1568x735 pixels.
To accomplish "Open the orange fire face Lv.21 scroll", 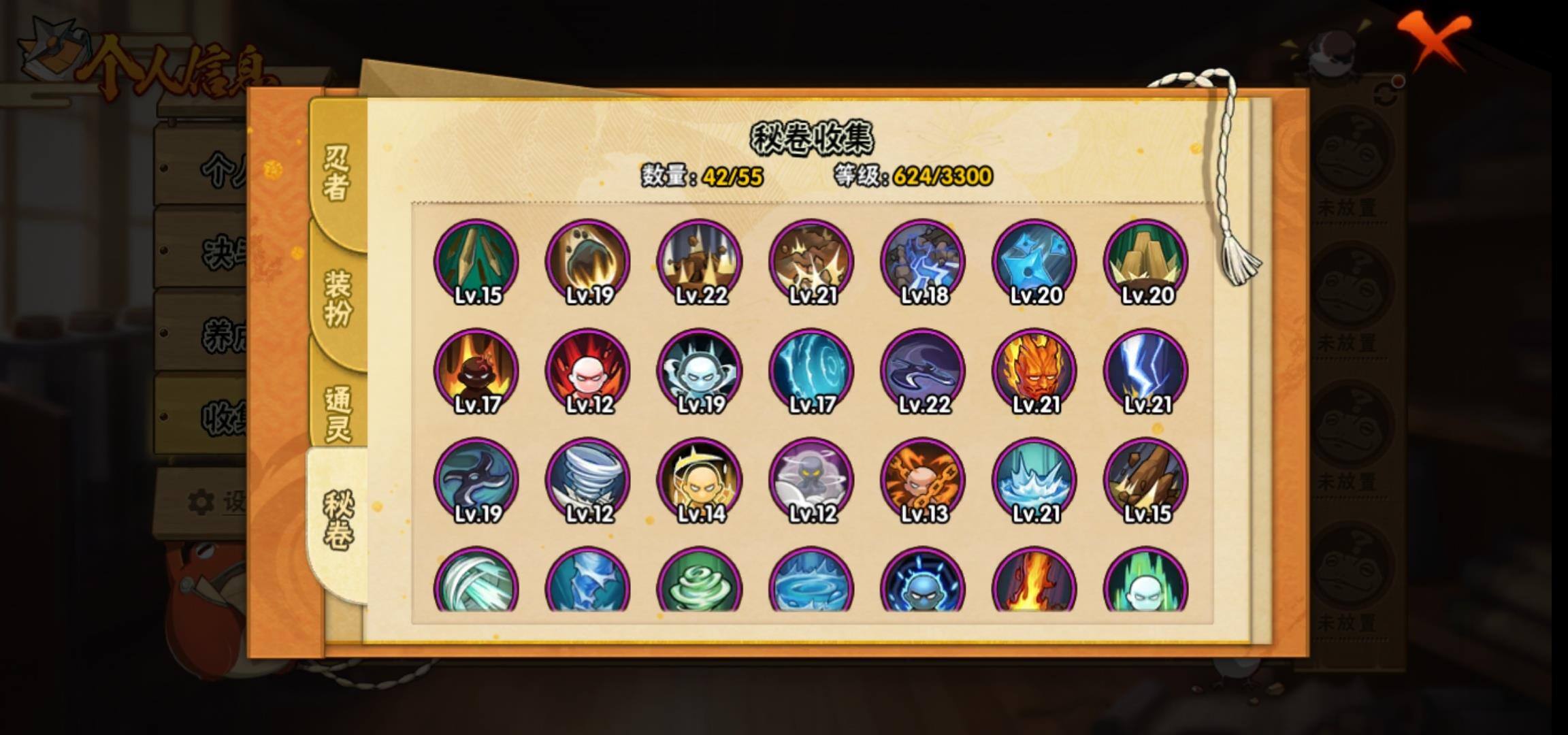I will coord(1034,372).
